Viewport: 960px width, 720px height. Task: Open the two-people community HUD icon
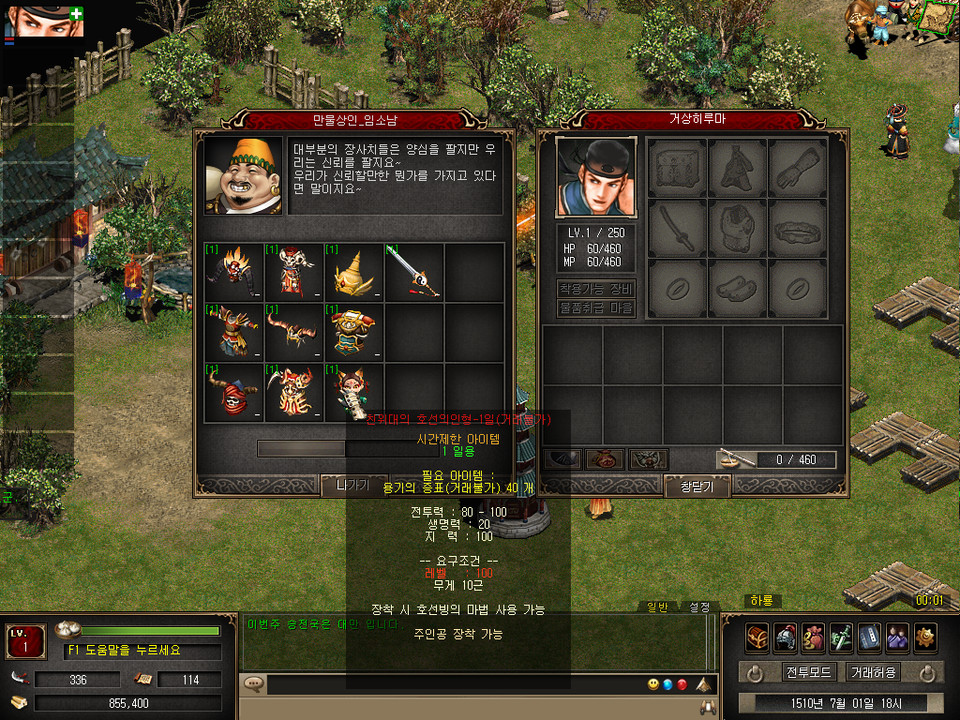pos(898,636)
